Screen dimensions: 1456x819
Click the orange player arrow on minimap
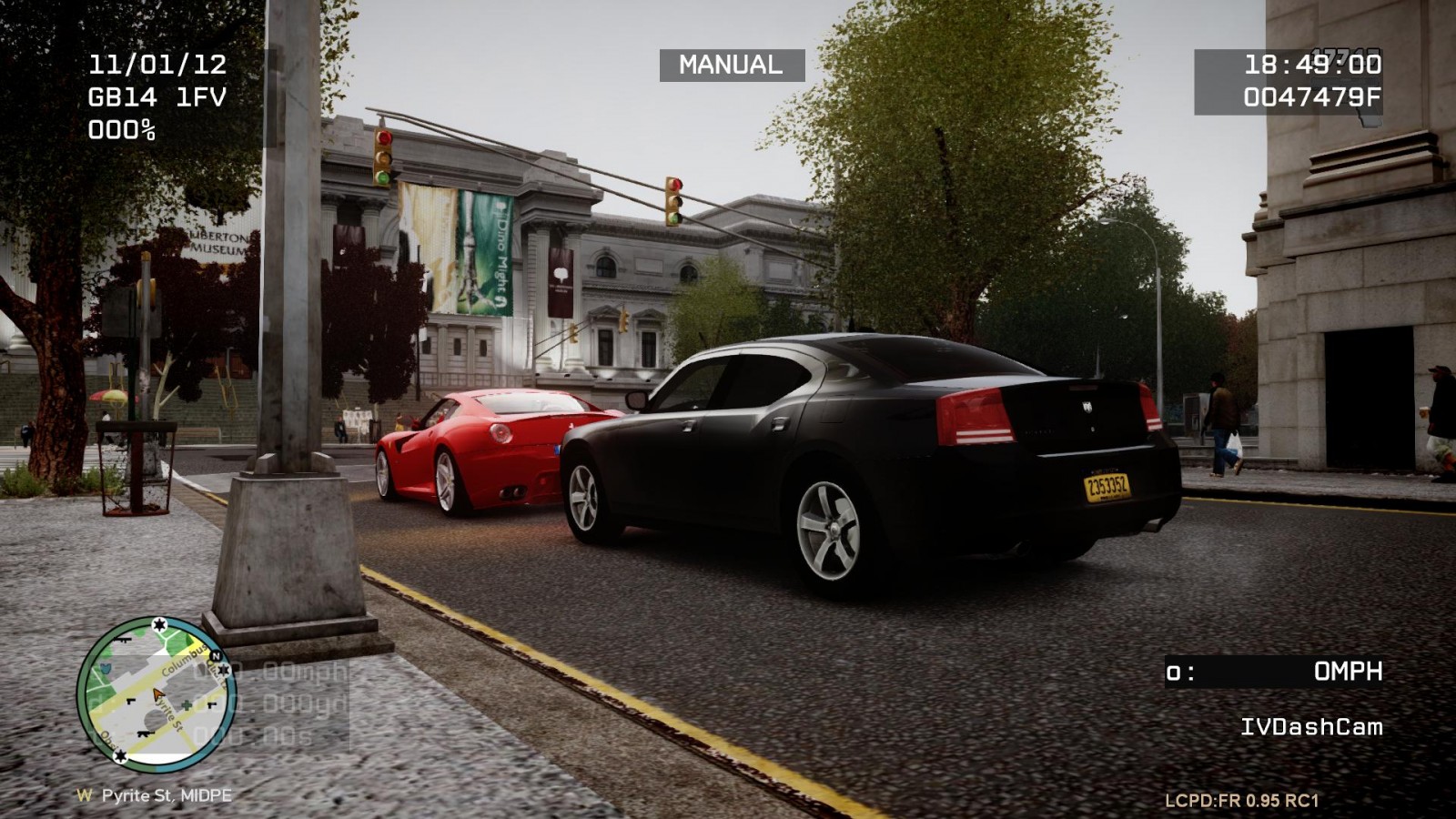point(158,695)
